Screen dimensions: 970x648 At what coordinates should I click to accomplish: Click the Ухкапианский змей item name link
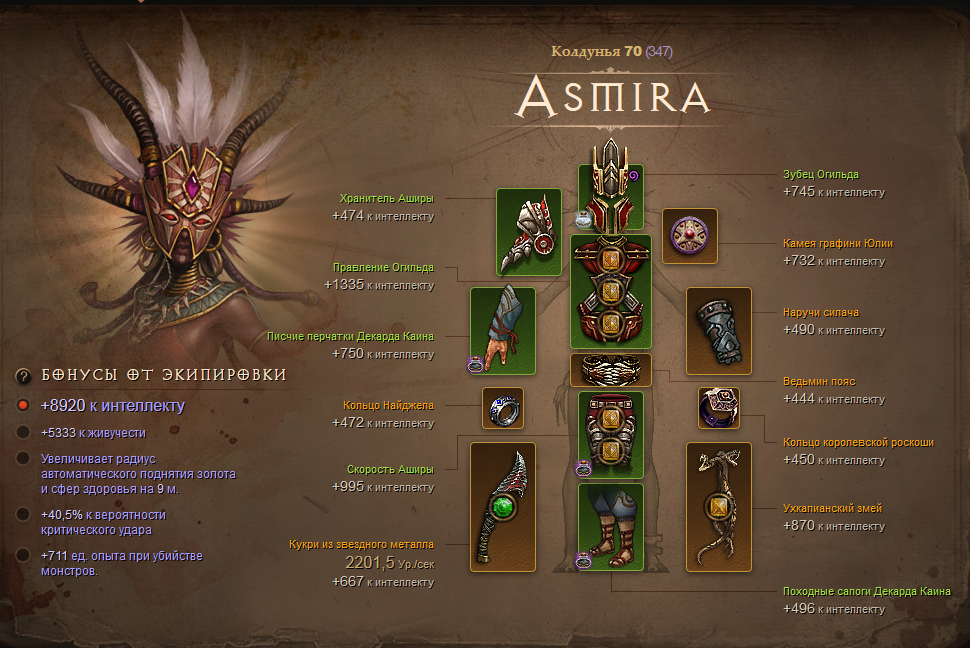pyautogui.click(x=832, y=508)
